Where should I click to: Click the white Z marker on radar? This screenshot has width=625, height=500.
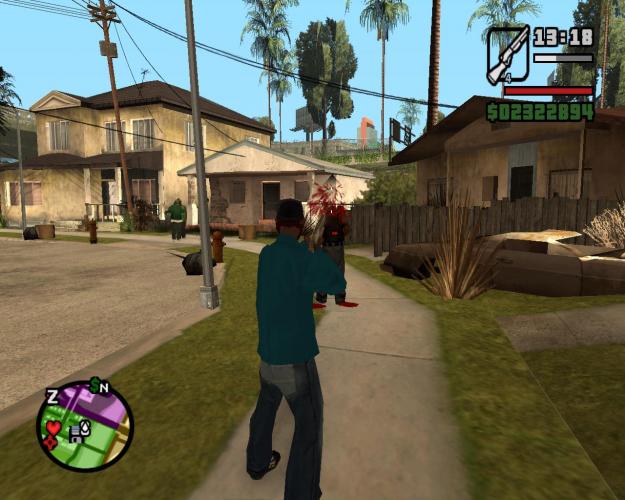click(52, 397)
